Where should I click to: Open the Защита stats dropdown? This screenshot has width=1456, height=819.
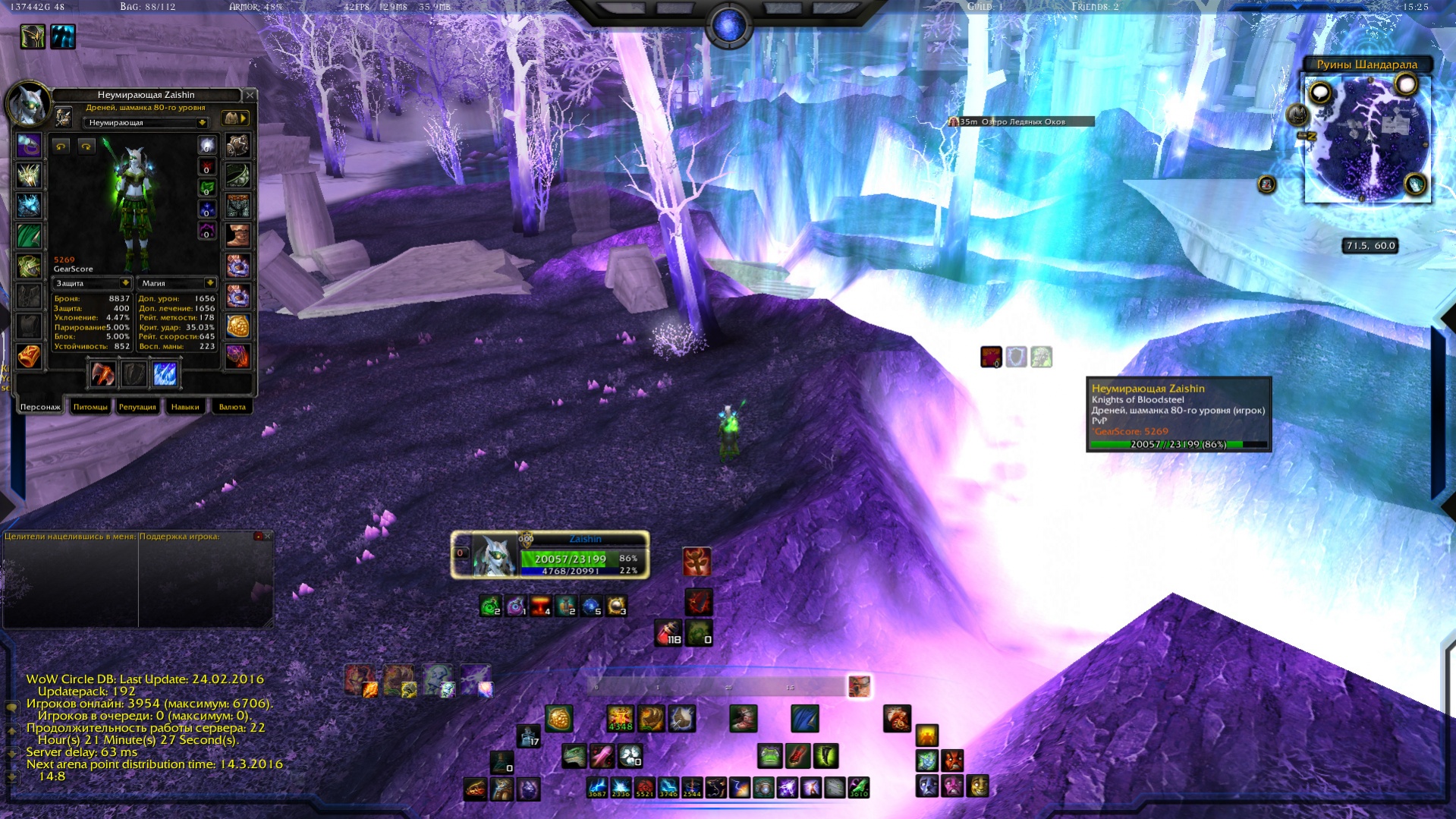125,283
